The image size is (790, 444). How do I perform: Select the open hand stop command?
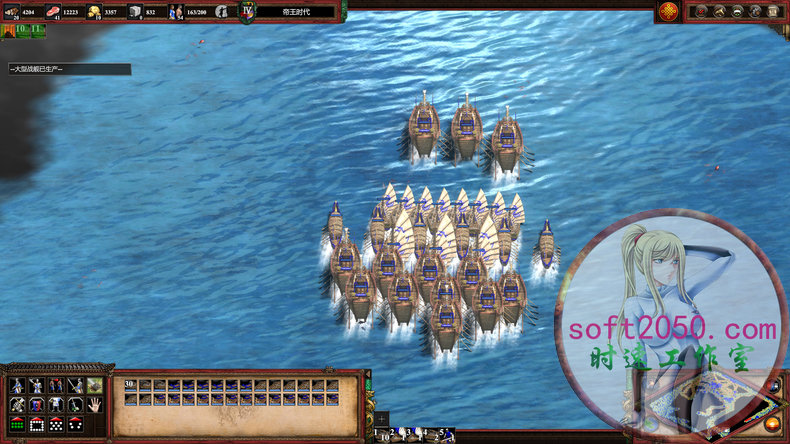click(94, 405)
